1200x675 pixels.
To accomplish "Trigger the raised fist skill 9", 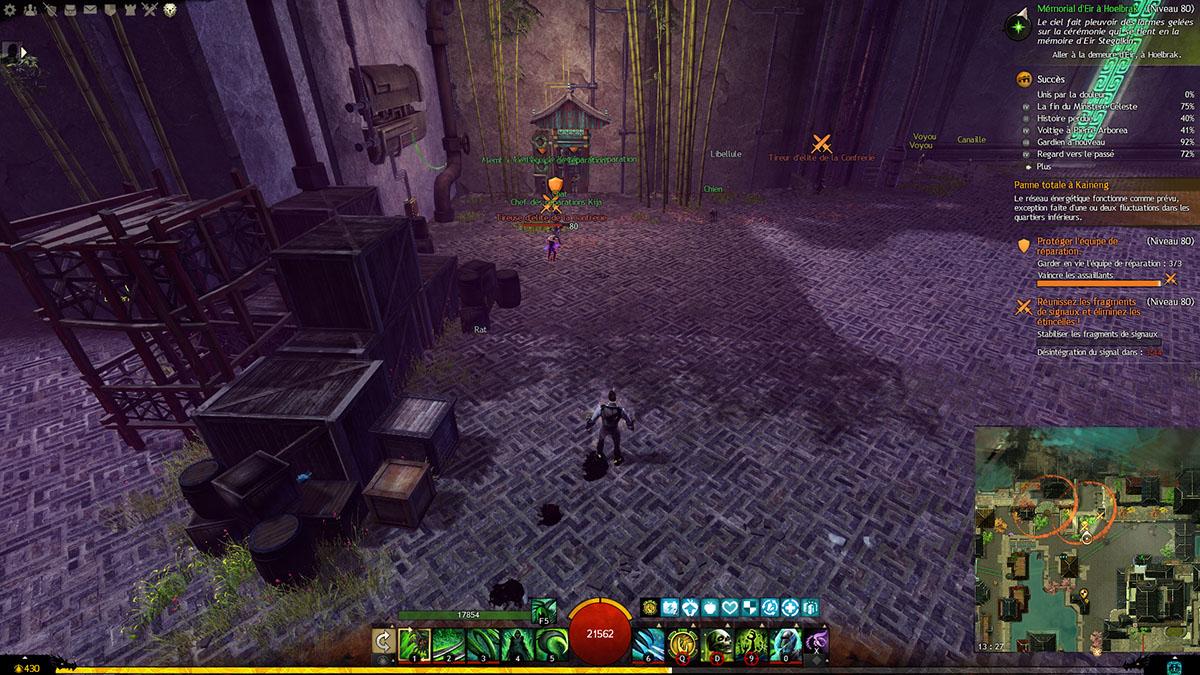I will click(x=750, y=642).
